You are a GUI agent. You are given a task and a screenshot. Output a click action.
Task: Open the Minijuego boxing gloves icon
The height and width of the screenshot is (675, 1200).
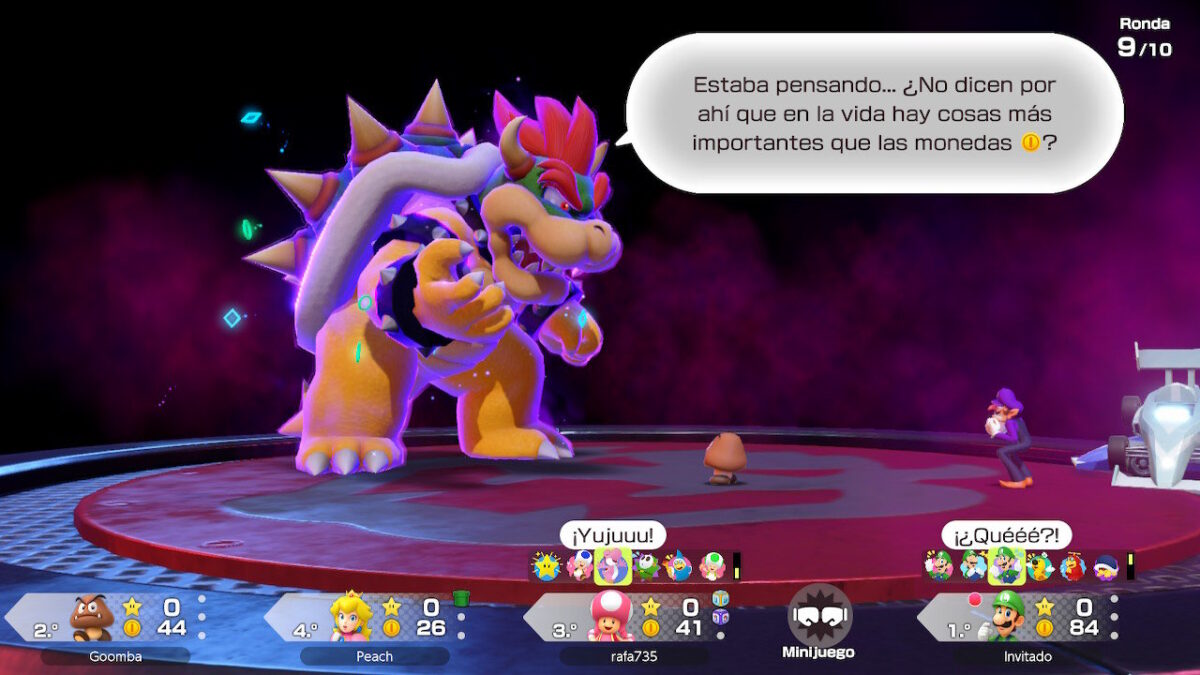(x=820, y=616)
